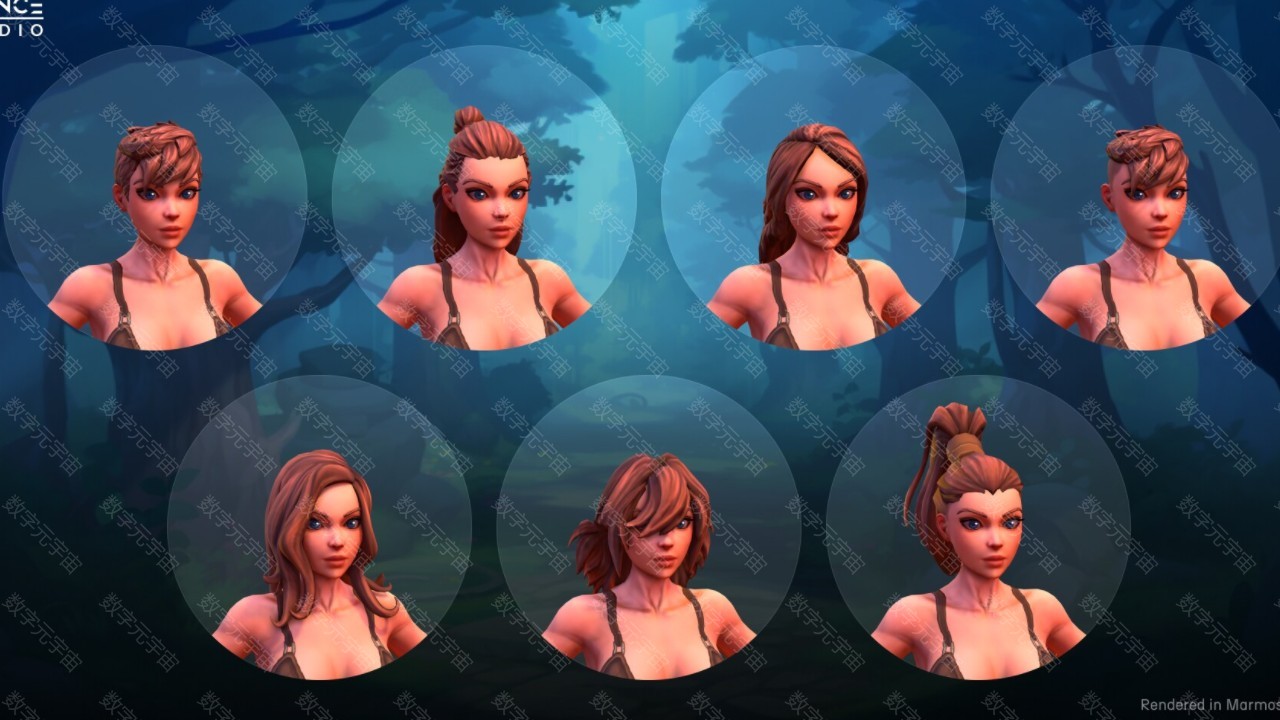Choose the top bun with long hair portrait
The height and width of the screenshot is (720, 1280).
(484, 198)
